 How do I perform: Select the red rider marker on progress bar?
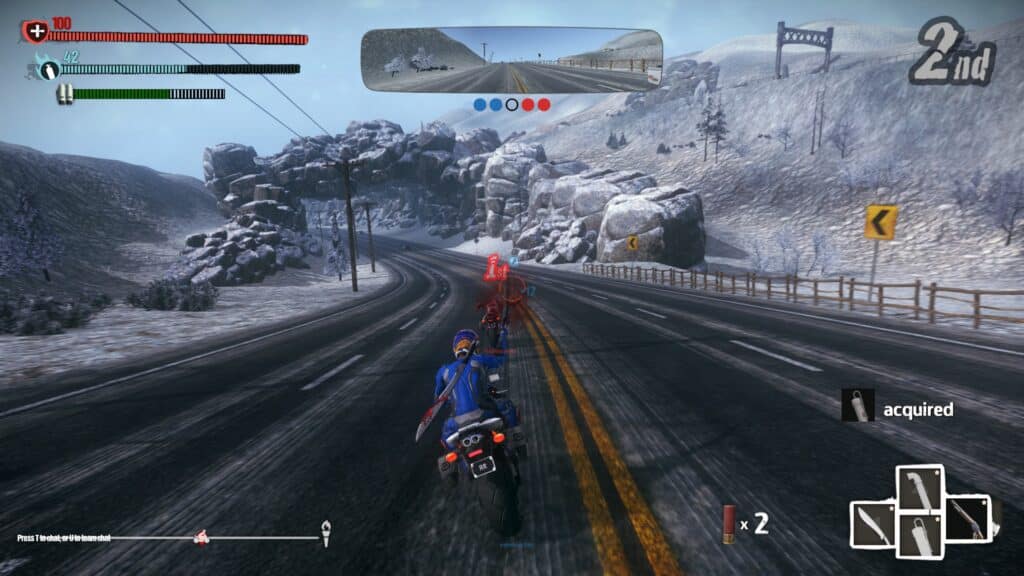(x=202, y=538)
